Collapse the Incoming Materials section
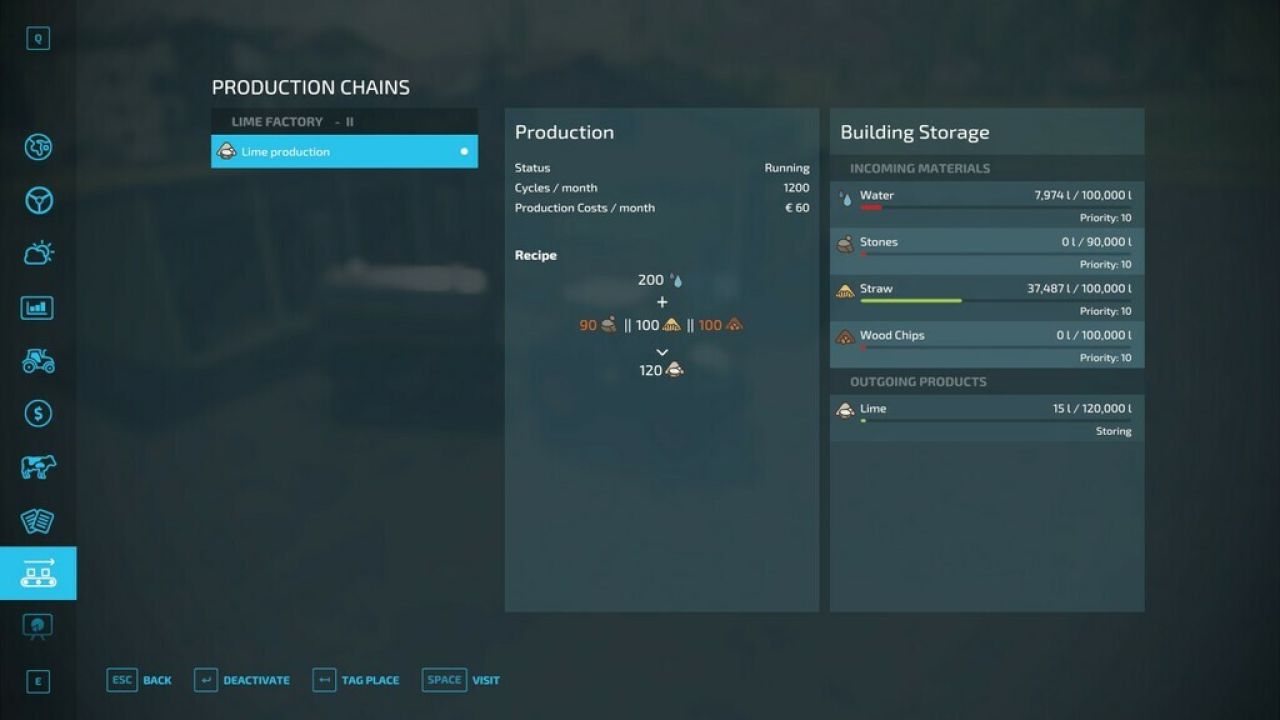 (x=987, y=168)
